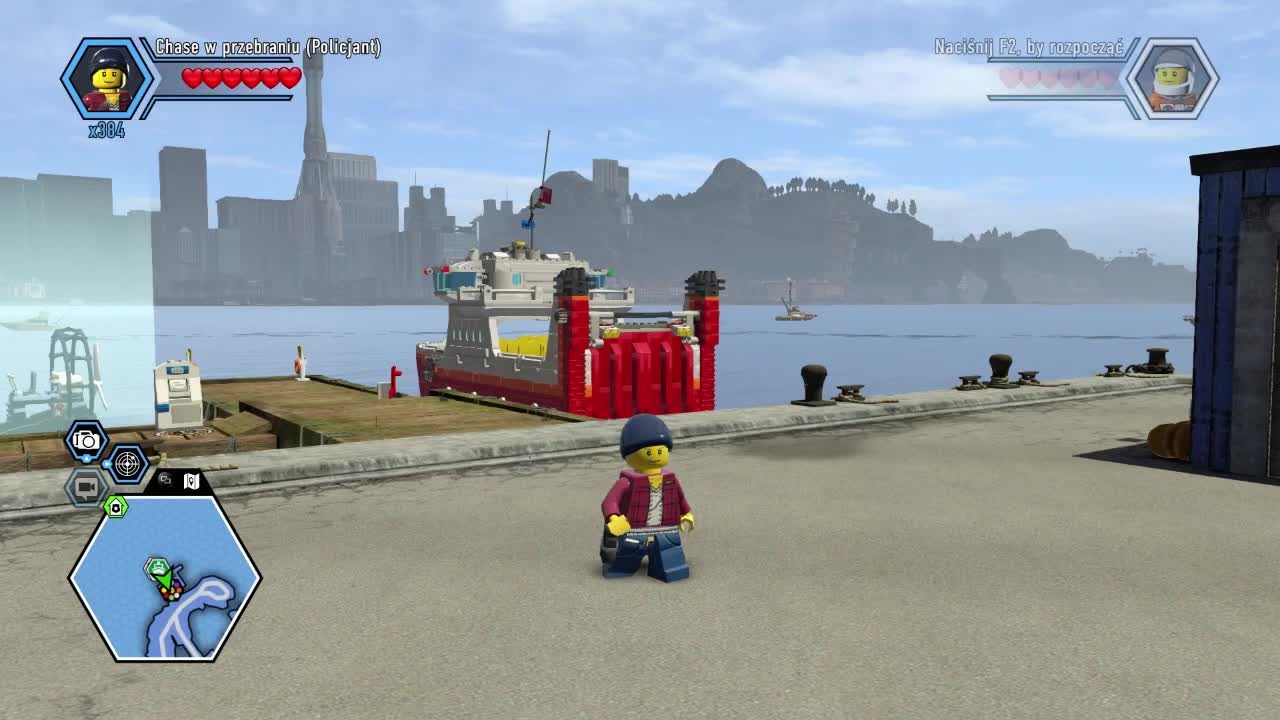This screenshot has width=1280, height=720.
Task: Select the ferry boat marker on minimap
Action: pyautogui.click(x=159, y=569)
